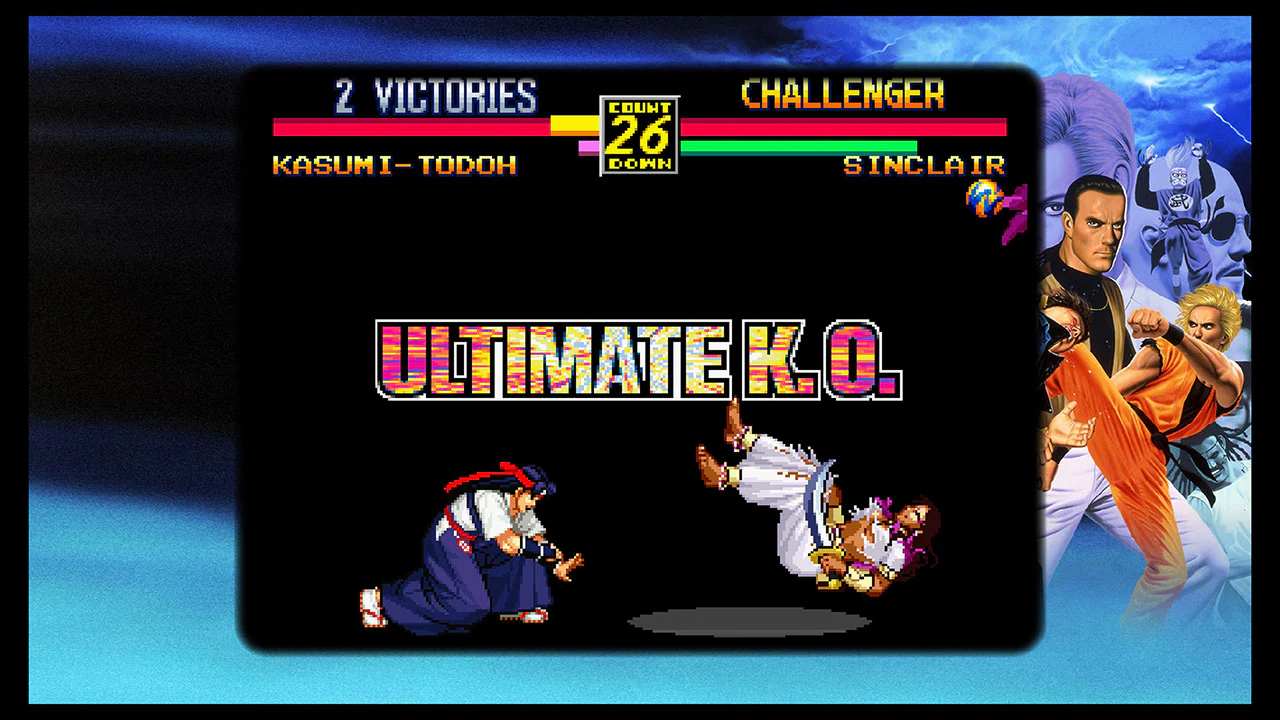Screen dimensions: 1280x720
Task: Select the SINCLAIR name label
Action: tap(924, 166)
